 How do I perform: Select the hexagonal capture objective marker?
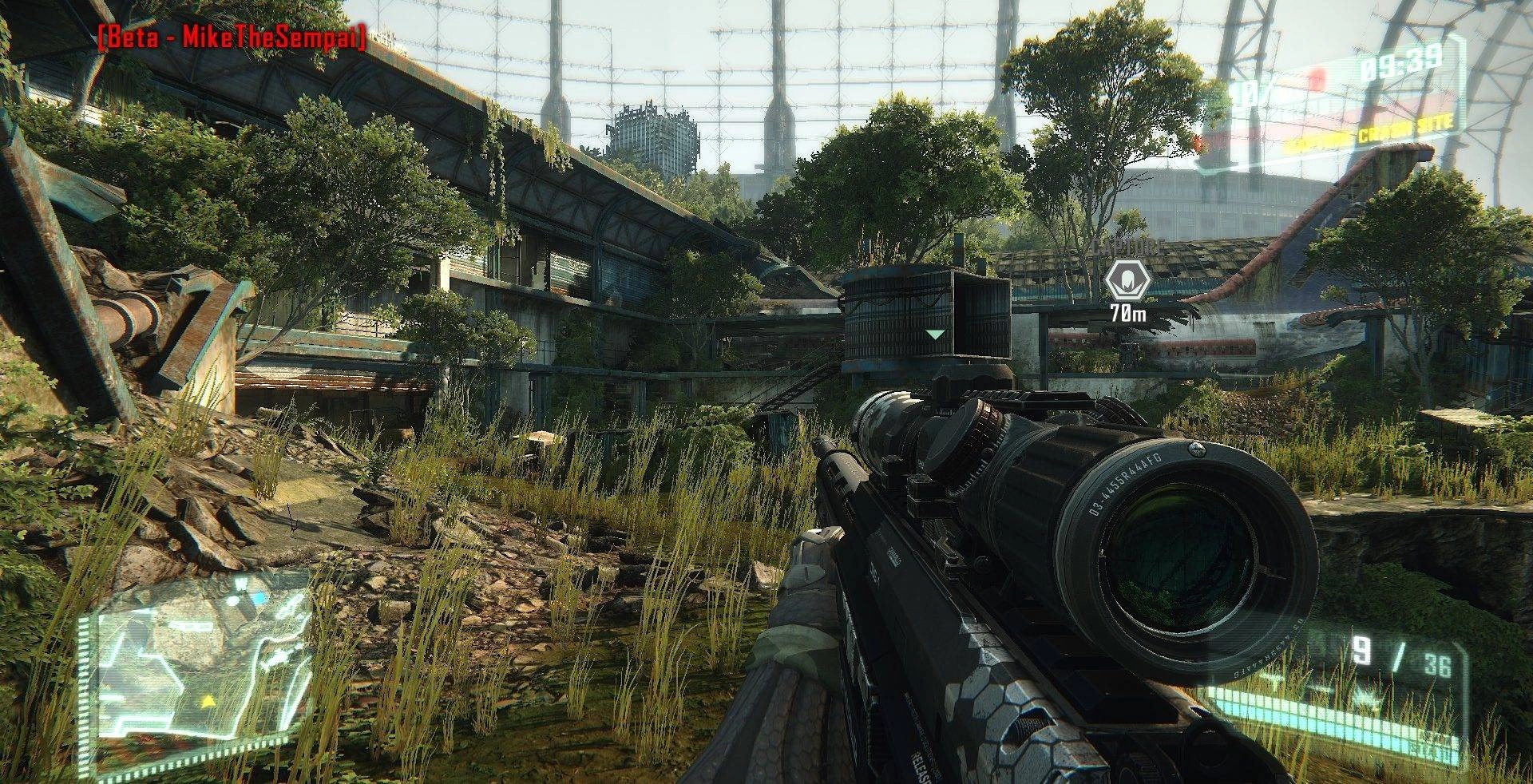pos(1127,281)
